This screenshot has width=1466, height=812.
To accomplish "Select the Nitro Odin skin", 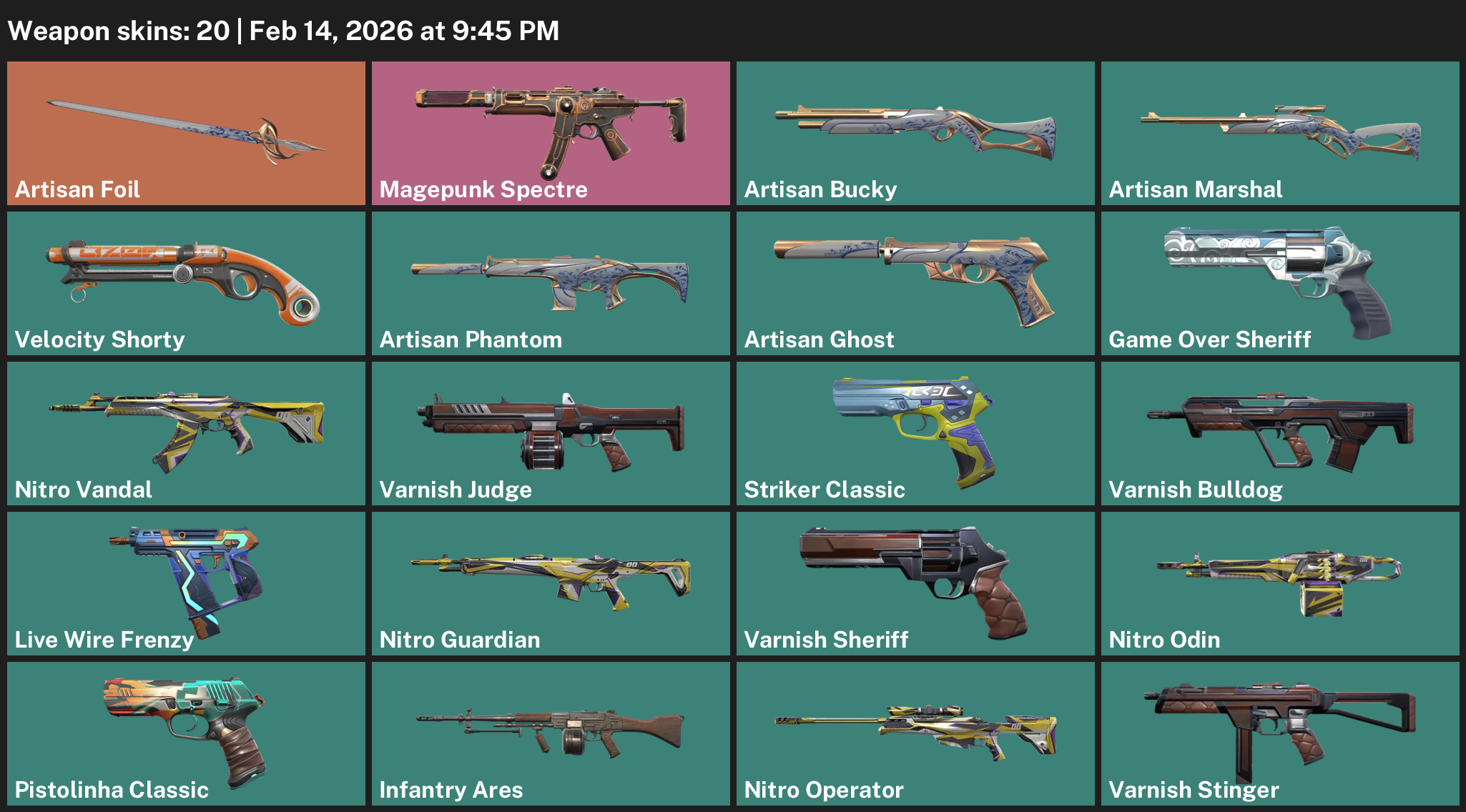I will click(x=1280, y=583).
